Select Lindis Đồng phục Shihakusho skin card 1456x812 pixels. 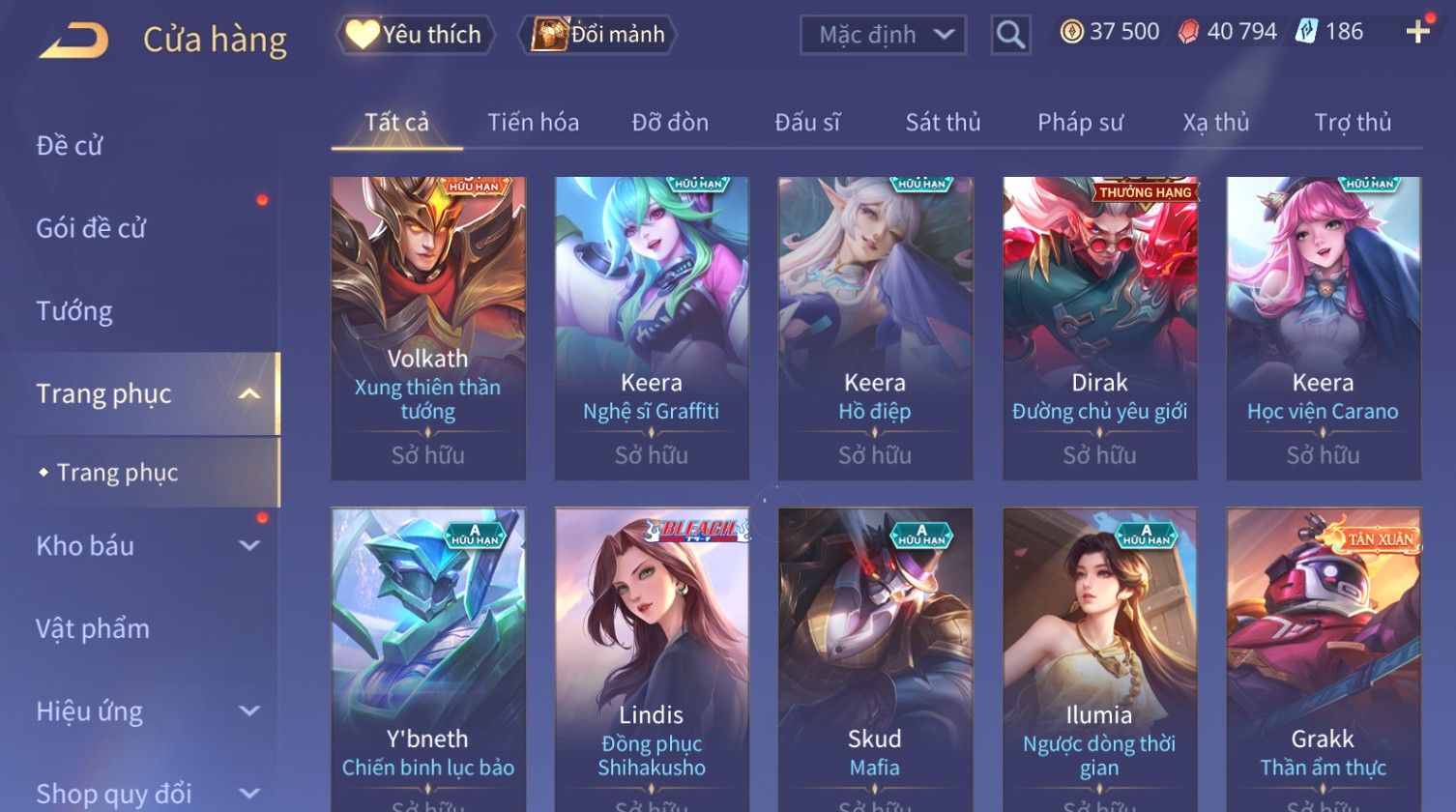click(x=652, y=659)
